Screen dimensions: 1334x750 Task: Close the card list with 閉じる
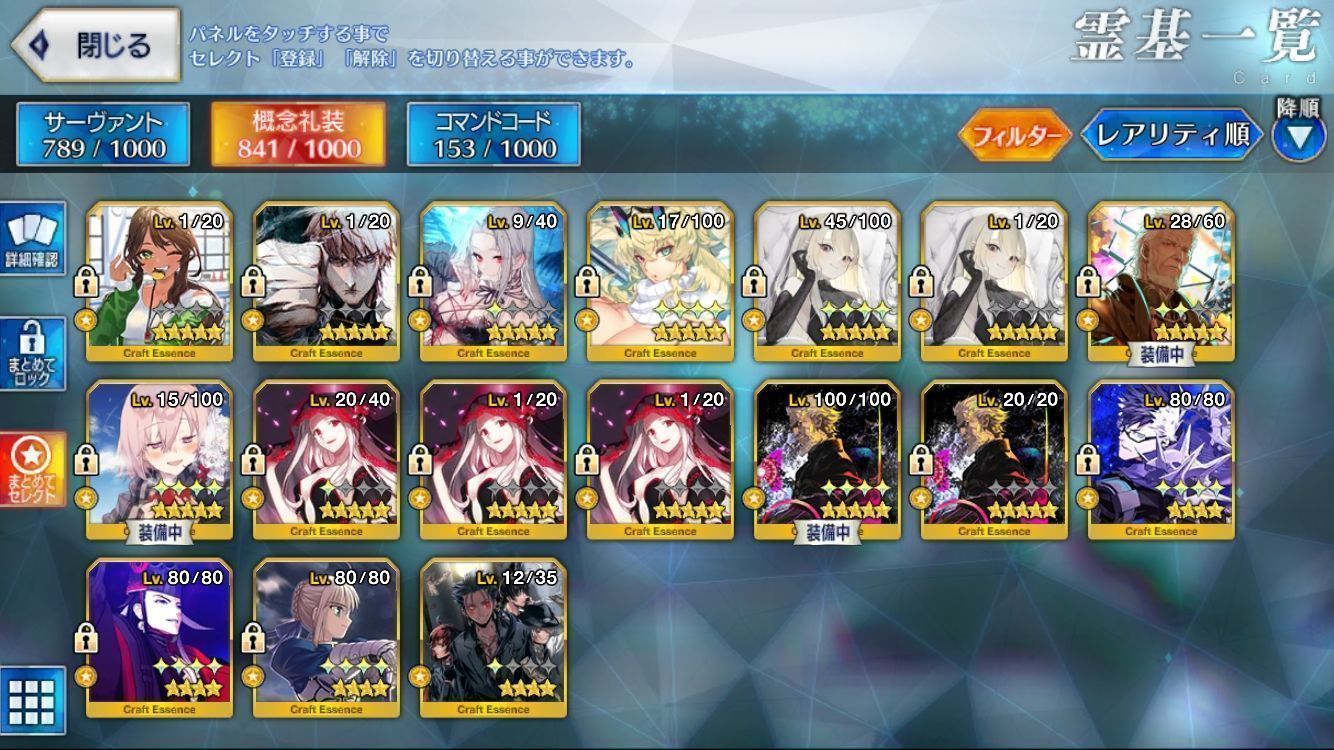[x=95, y=45]
